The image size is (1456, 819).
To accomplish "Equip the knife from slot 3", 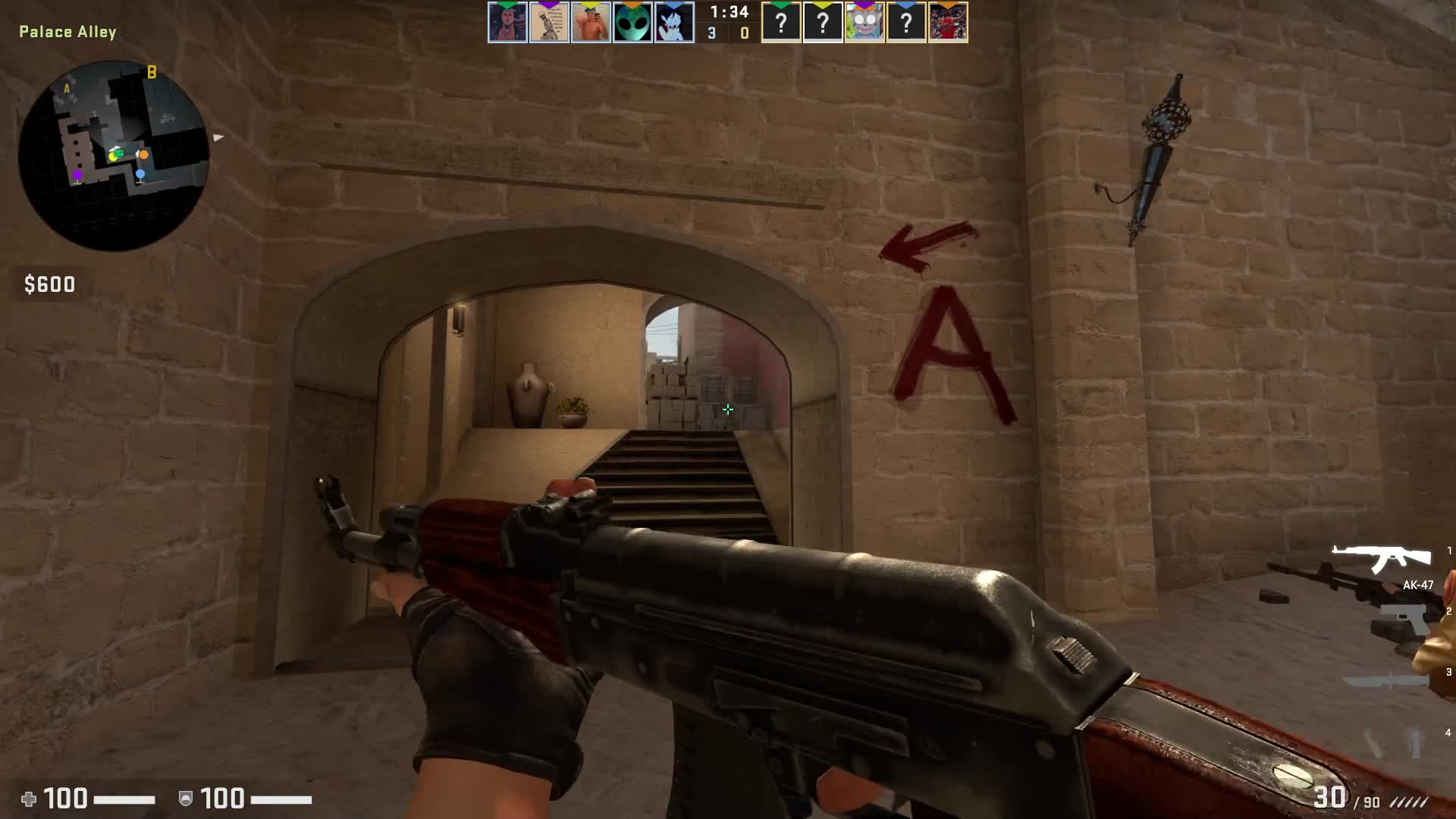I will coord(1386,679).
